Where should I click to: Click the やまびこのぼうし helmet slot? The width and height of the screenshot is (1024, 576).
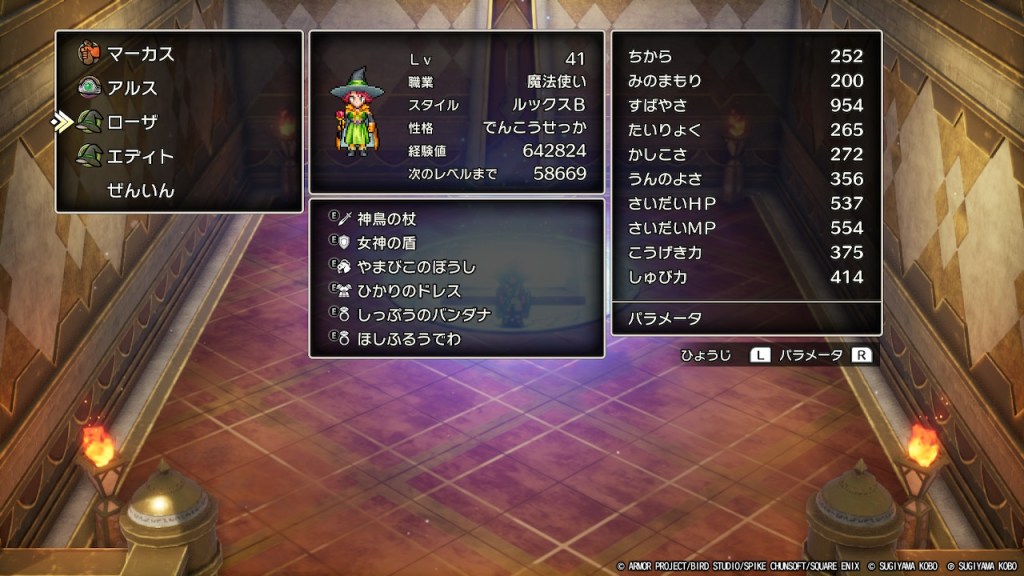point(417,267)
